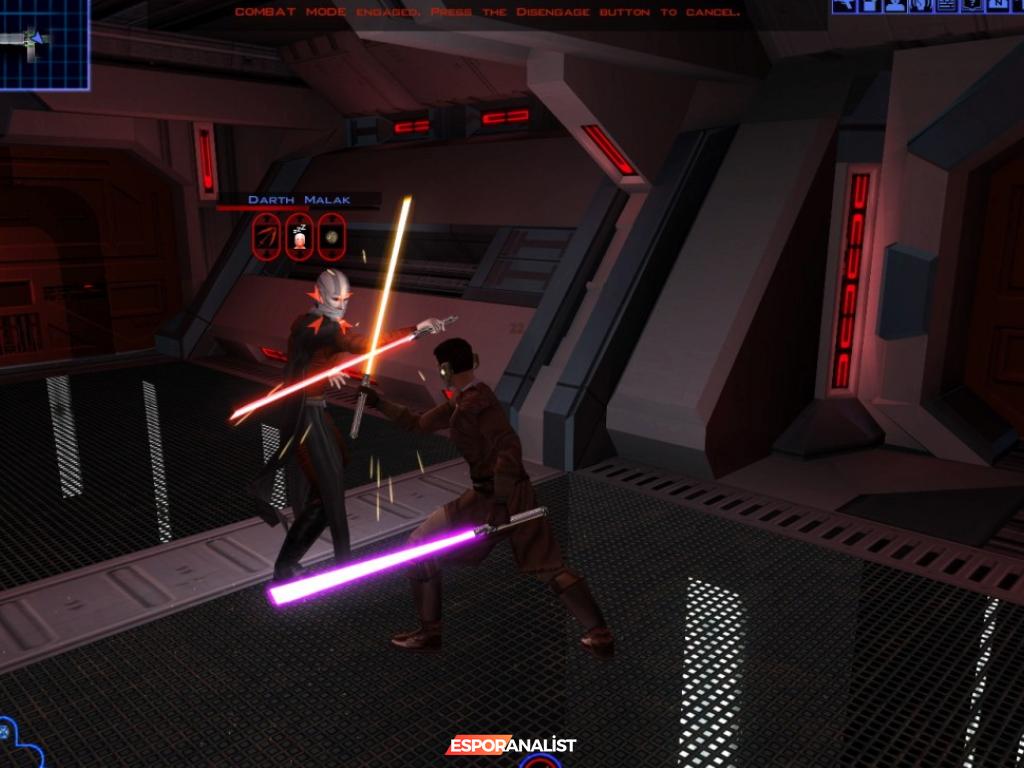
Task: Open the Abilities screen icon
Action: coord(920,6)
